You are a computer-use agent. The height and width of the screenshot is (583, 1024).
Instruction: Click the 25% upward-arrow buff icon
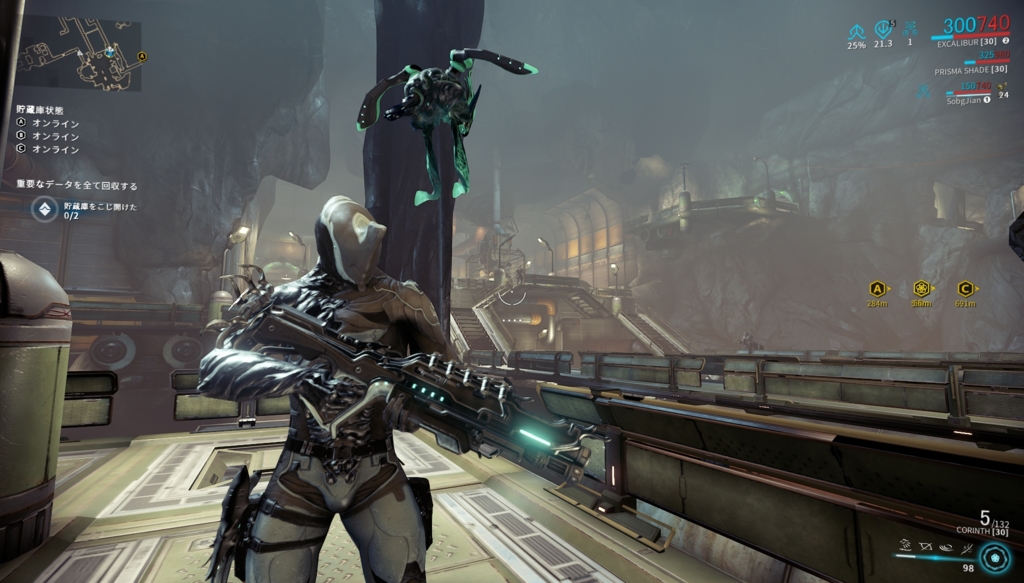(x=856, y=30)
